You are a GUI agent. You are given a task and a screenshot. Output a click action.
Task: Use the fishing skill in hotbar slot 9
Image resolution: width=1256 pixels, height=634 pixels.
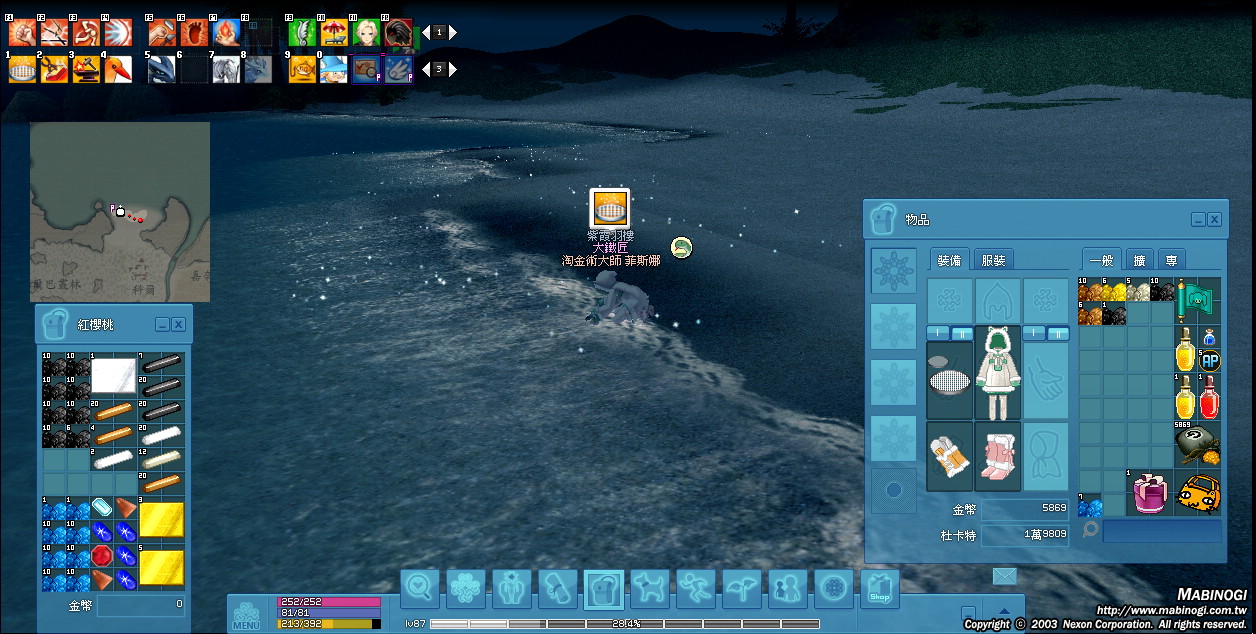click(303, 69)
